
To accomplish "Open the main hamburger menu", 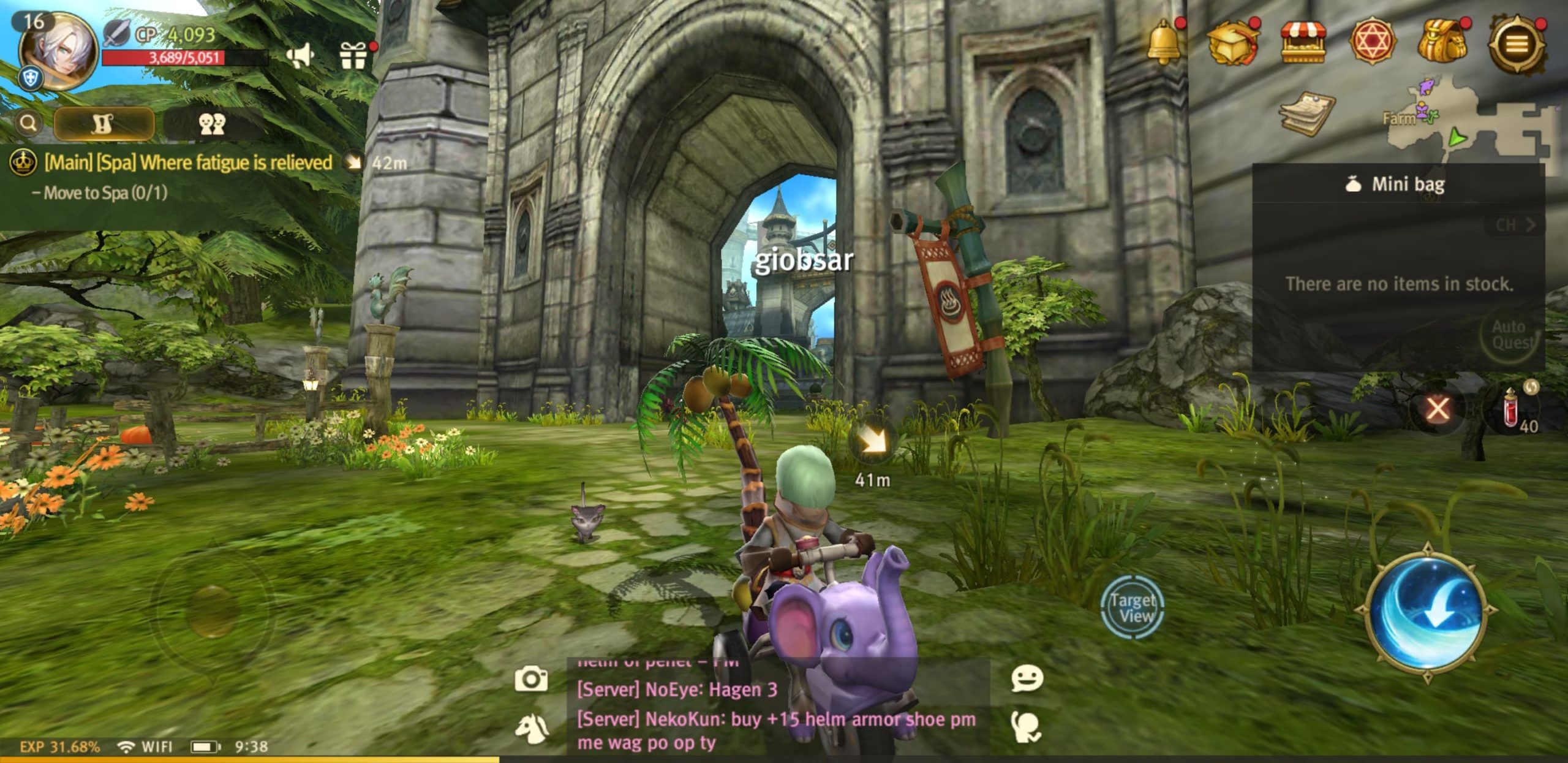I will click(x=1516, y=43).
